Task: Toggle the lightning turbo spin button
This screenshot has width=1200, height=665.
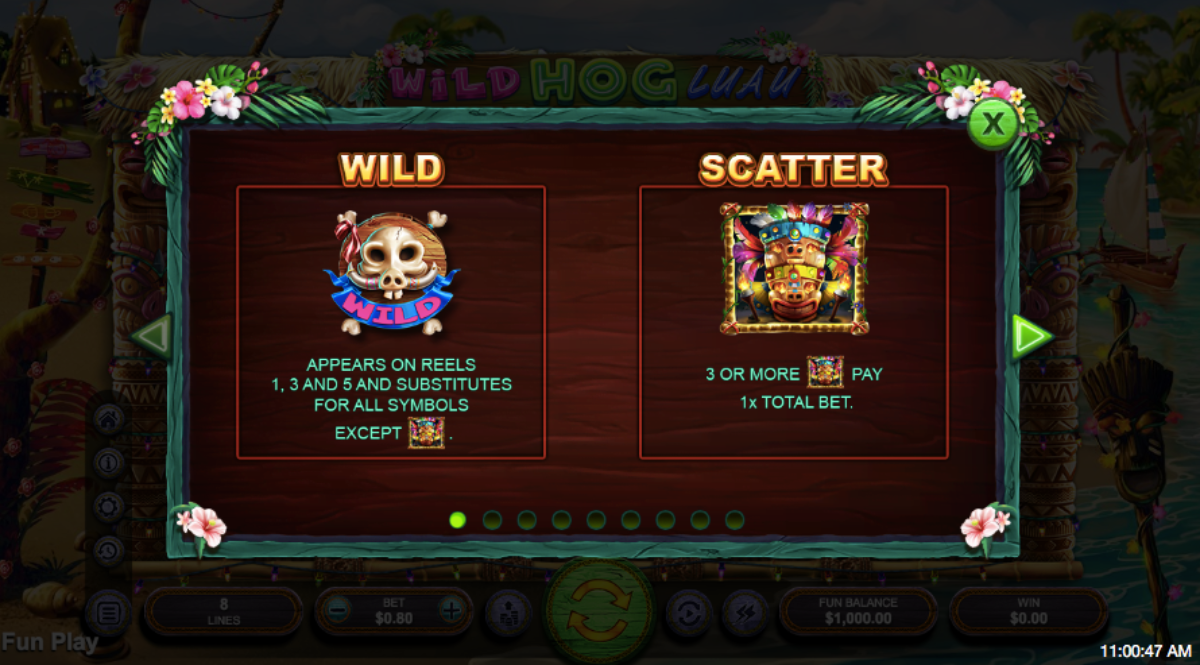Action: pos(745,612)
